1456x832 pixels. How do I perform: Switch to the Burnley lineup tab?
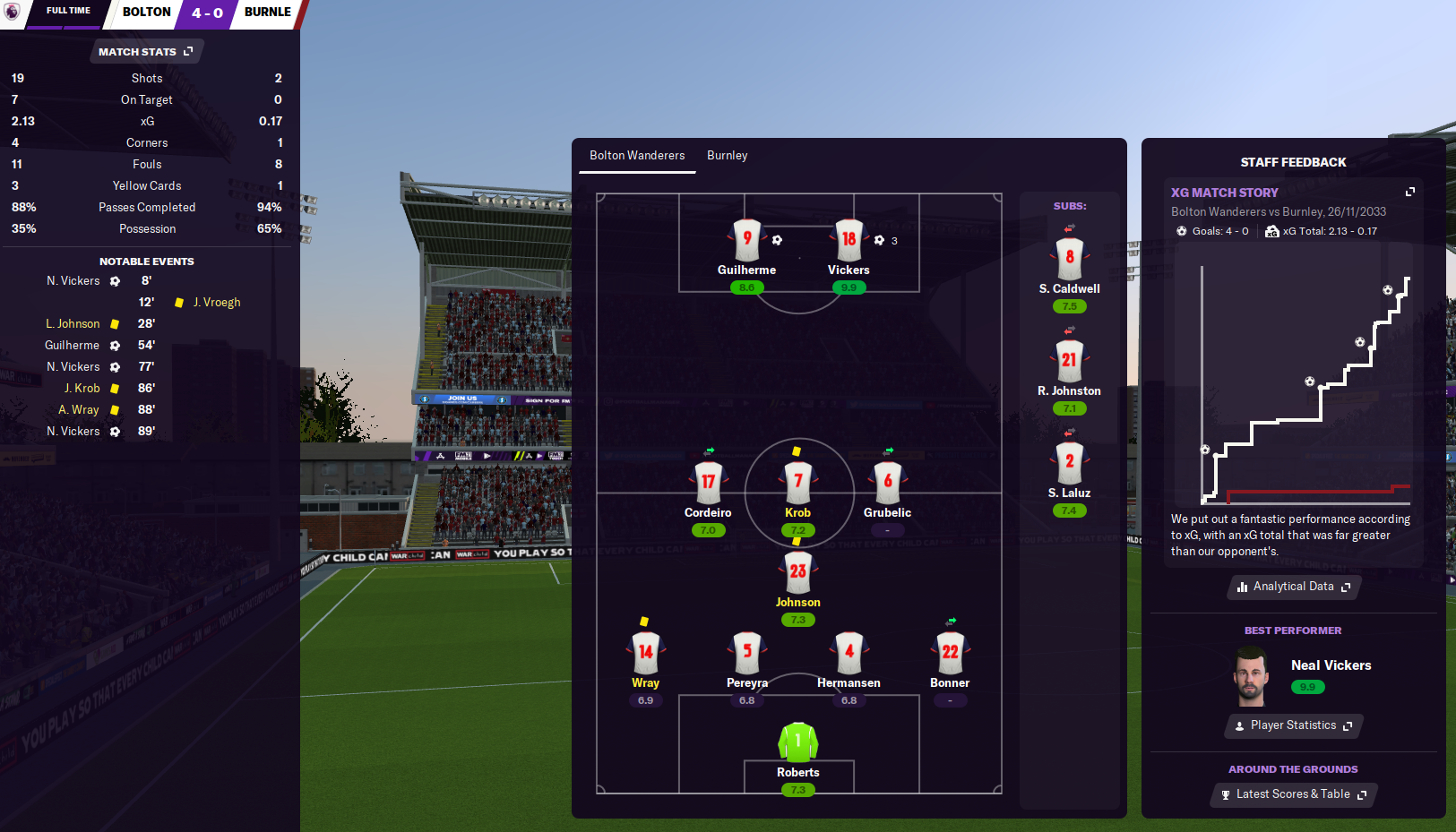(x=727, y=156)
